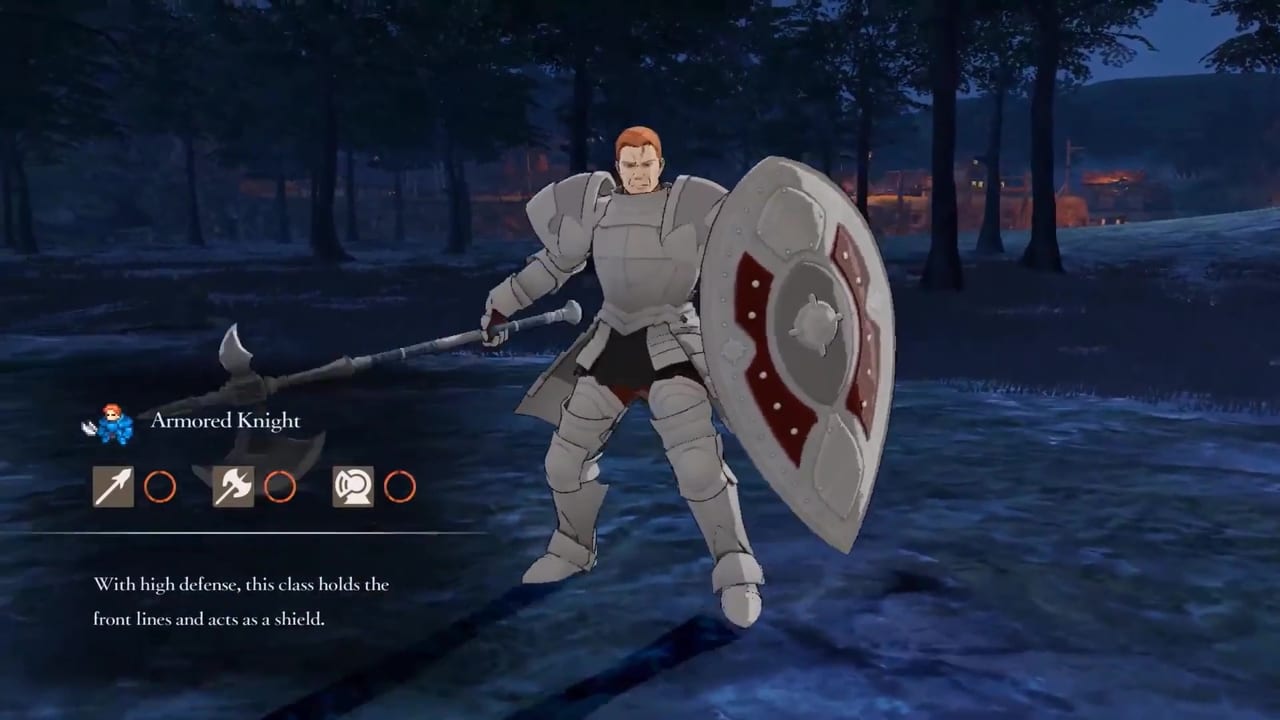Open the axe skill details icon
This screenshot has height=720, width=1280.
click(233, 487)
